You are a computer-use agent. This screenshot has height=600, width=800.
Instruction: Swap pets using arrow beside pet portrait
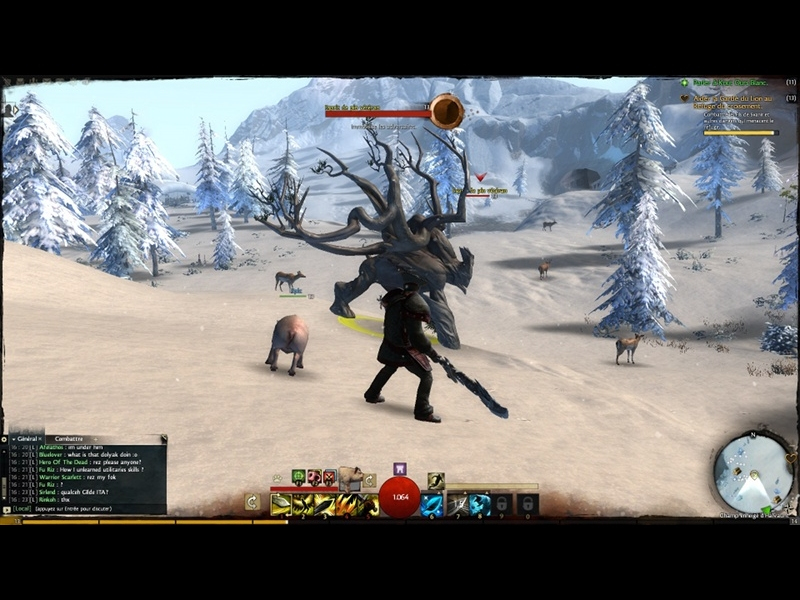click(369, 481)
